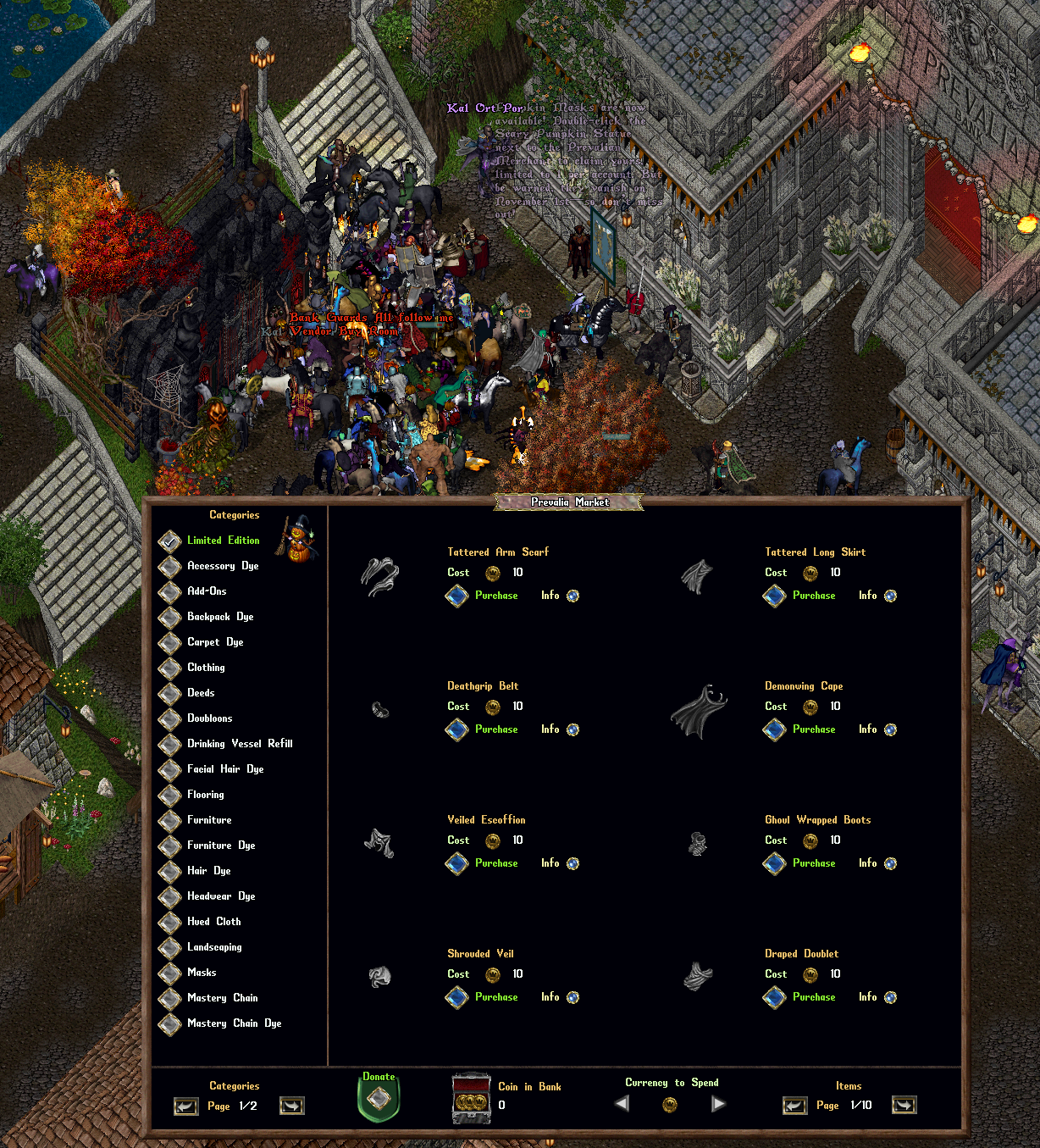Go to previous items page
This screenshot has width=1040, height=1148.
click(794, 1105)
